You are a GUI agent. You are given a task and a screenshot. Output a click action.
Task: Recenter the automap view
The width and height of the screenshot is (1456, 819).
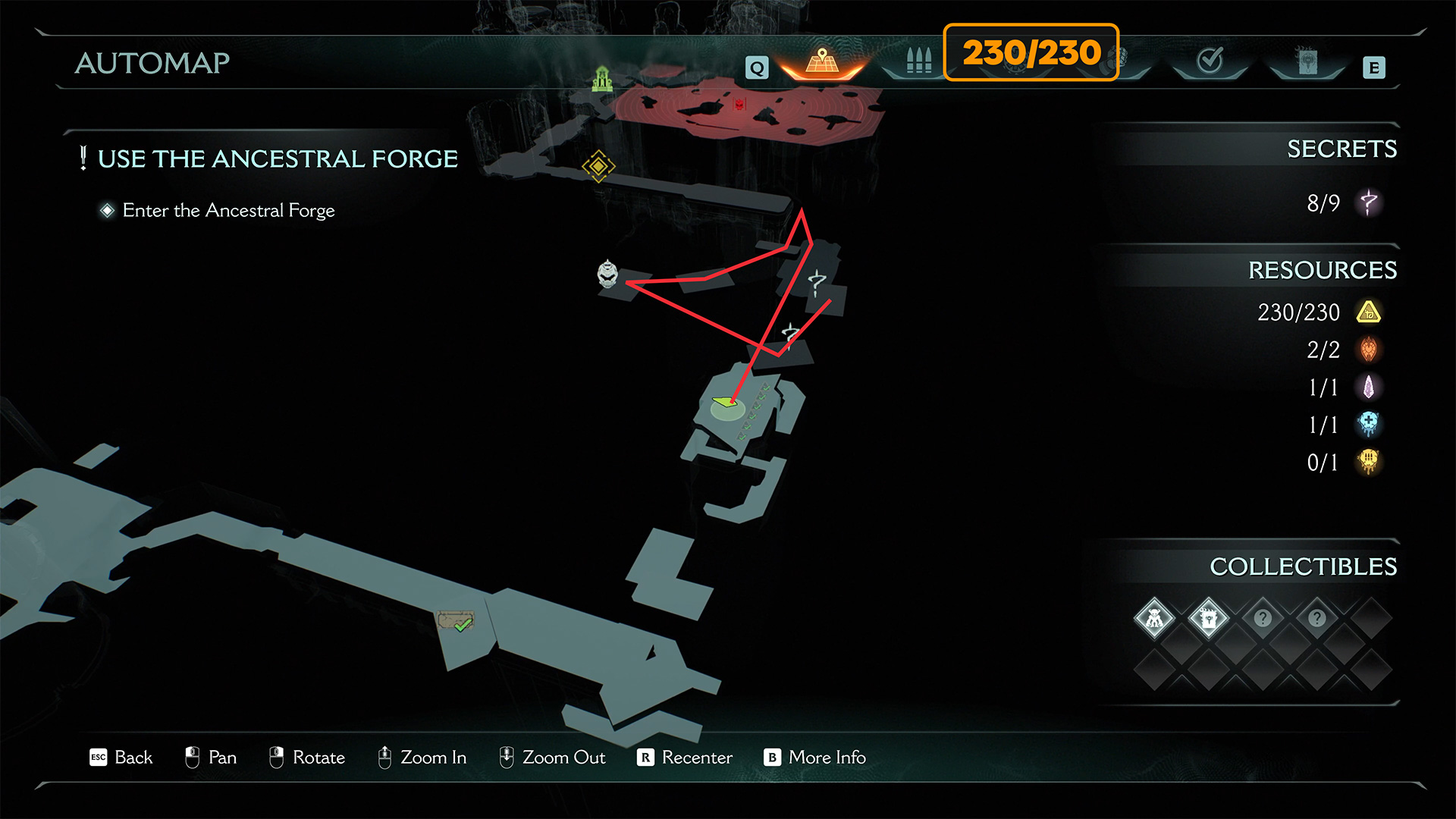[685, 757]
